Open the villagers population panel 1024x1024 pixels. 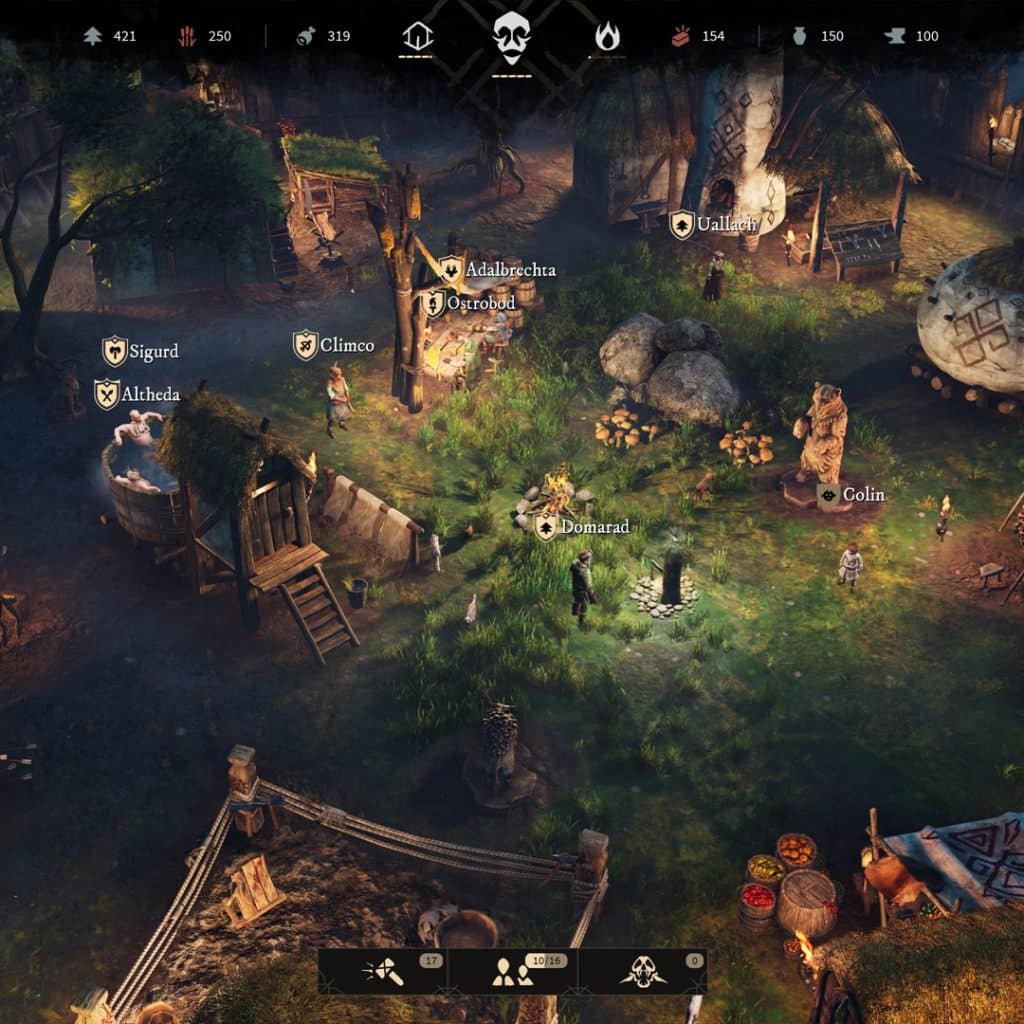(x=512, y=971)
